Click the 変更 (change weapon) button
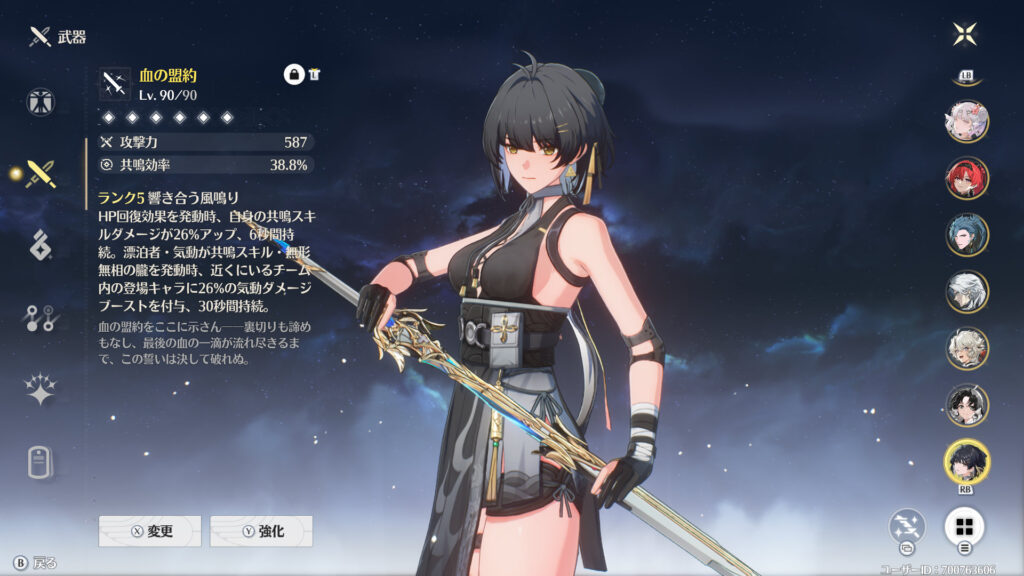 click(x=150, y=531)
